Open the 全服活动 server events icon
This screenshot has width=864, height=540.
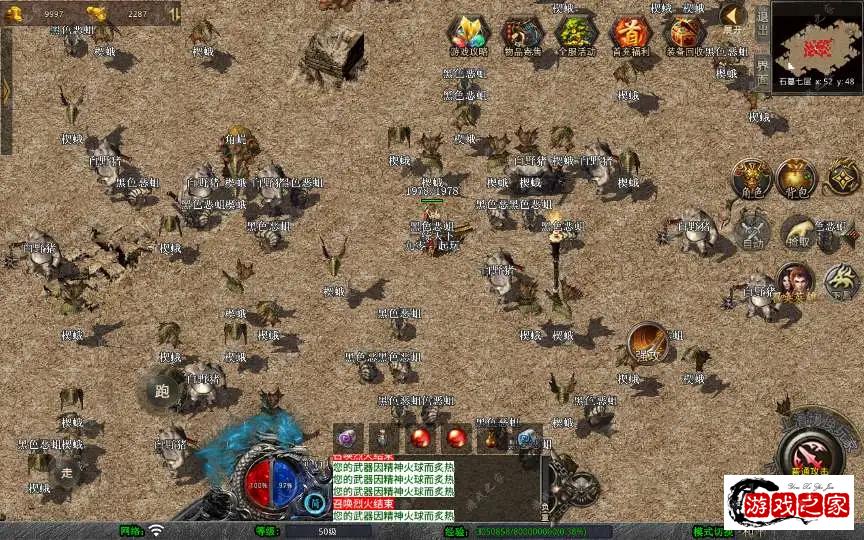point(576,35)
